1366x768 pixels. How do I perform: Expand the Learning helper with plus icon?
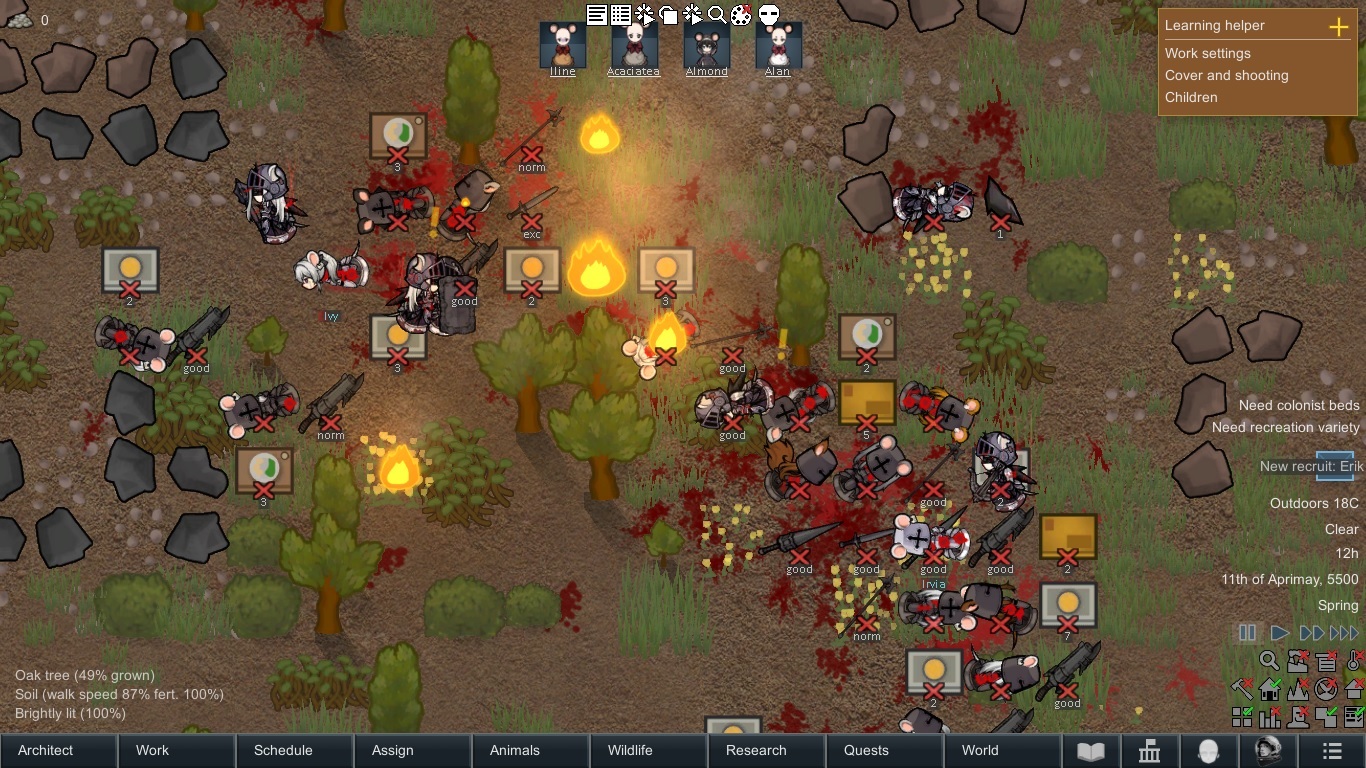click(x=1339, y=27)
